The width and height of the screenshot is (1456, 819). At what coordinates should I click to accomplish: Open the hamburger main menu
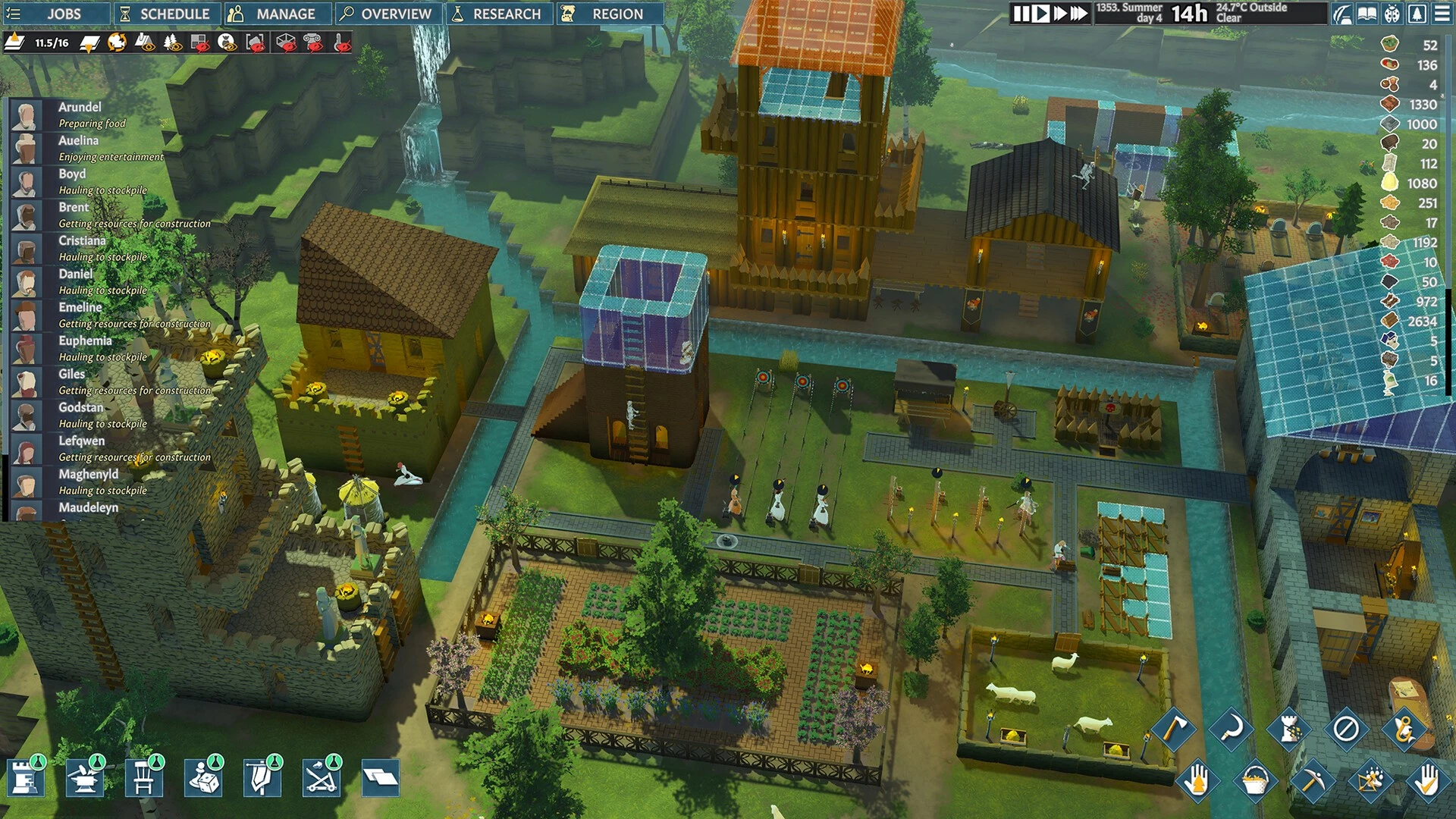coord(1442,14)
